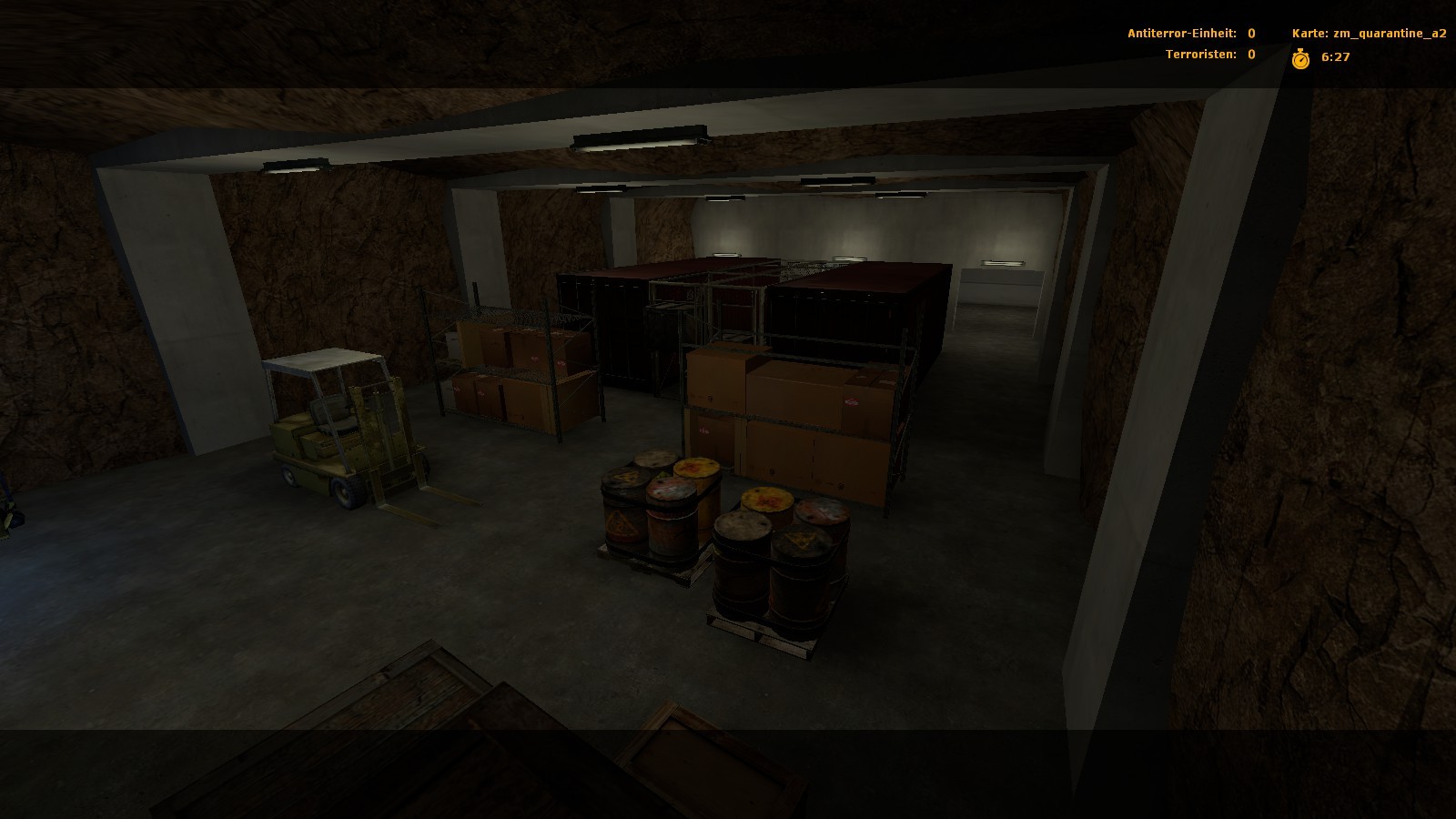Click the ceiling fluorescent light fixture above the forklift

[x=296, y=164]
